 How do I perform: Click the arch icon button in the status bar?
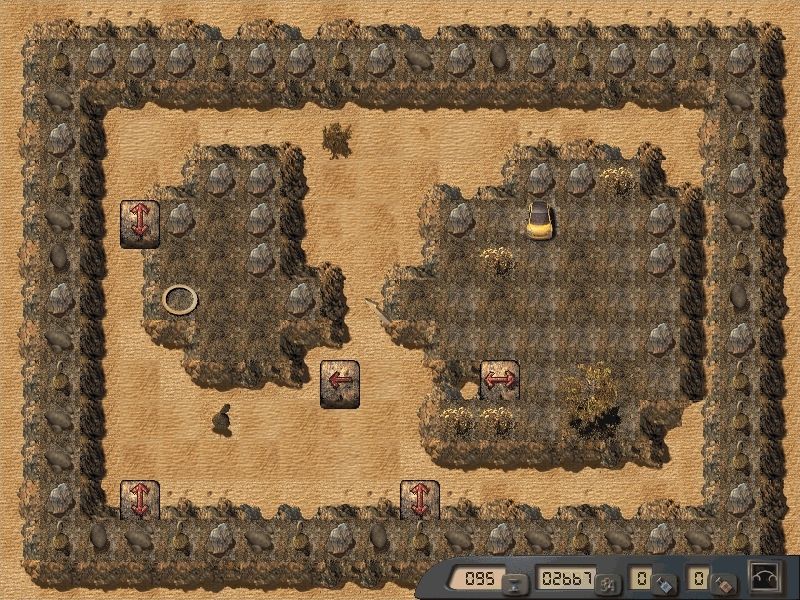(765, 578)
